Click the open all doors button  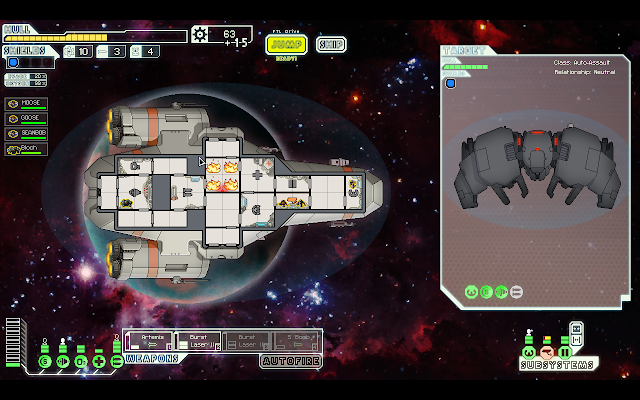577,340
